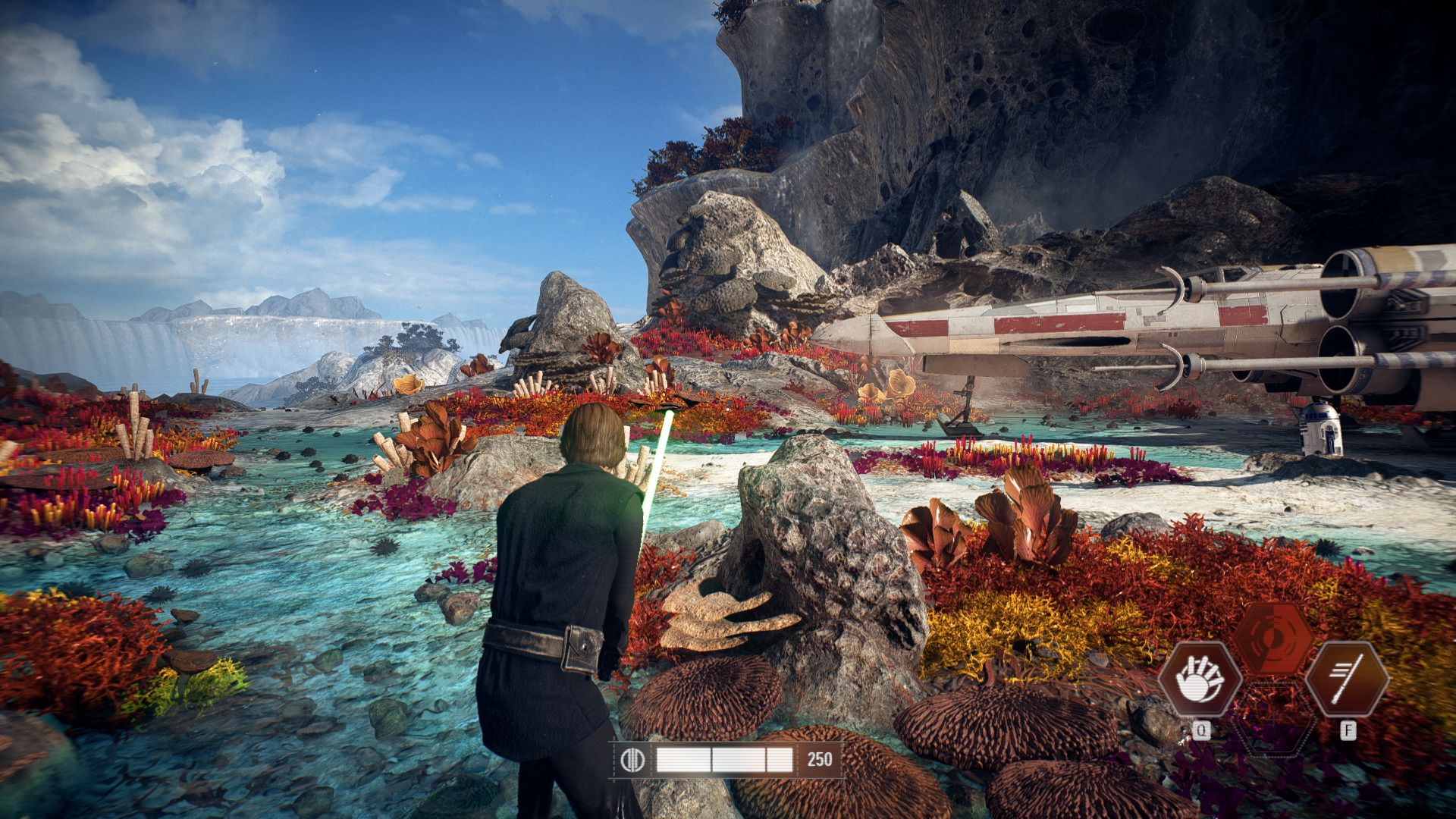Activate the Force Push hand ability
Viewport: 1456px width, 819px height.
[1200, 679]
